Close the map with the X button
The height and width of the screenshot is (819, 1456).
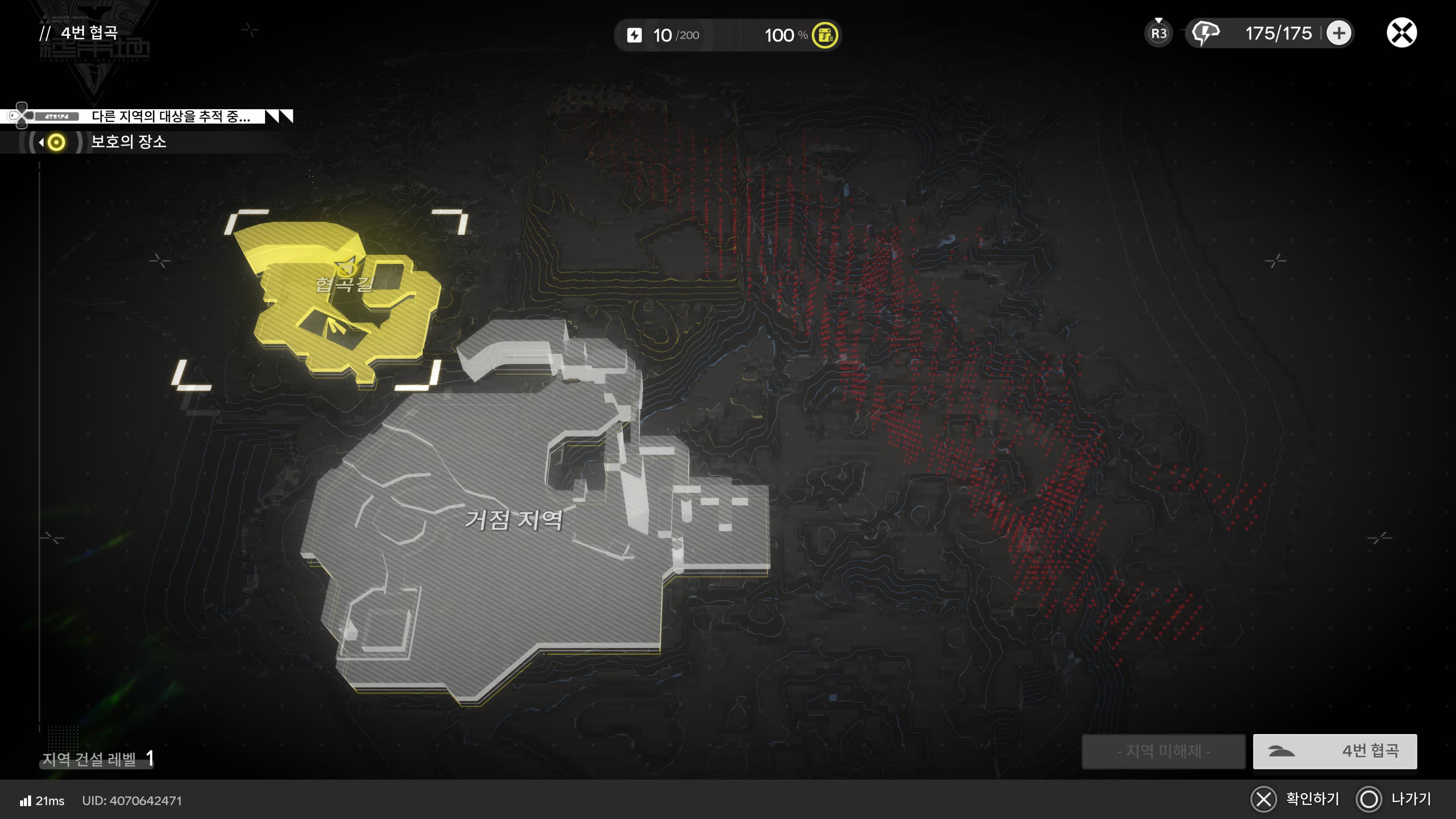(x=1401, y=33)
